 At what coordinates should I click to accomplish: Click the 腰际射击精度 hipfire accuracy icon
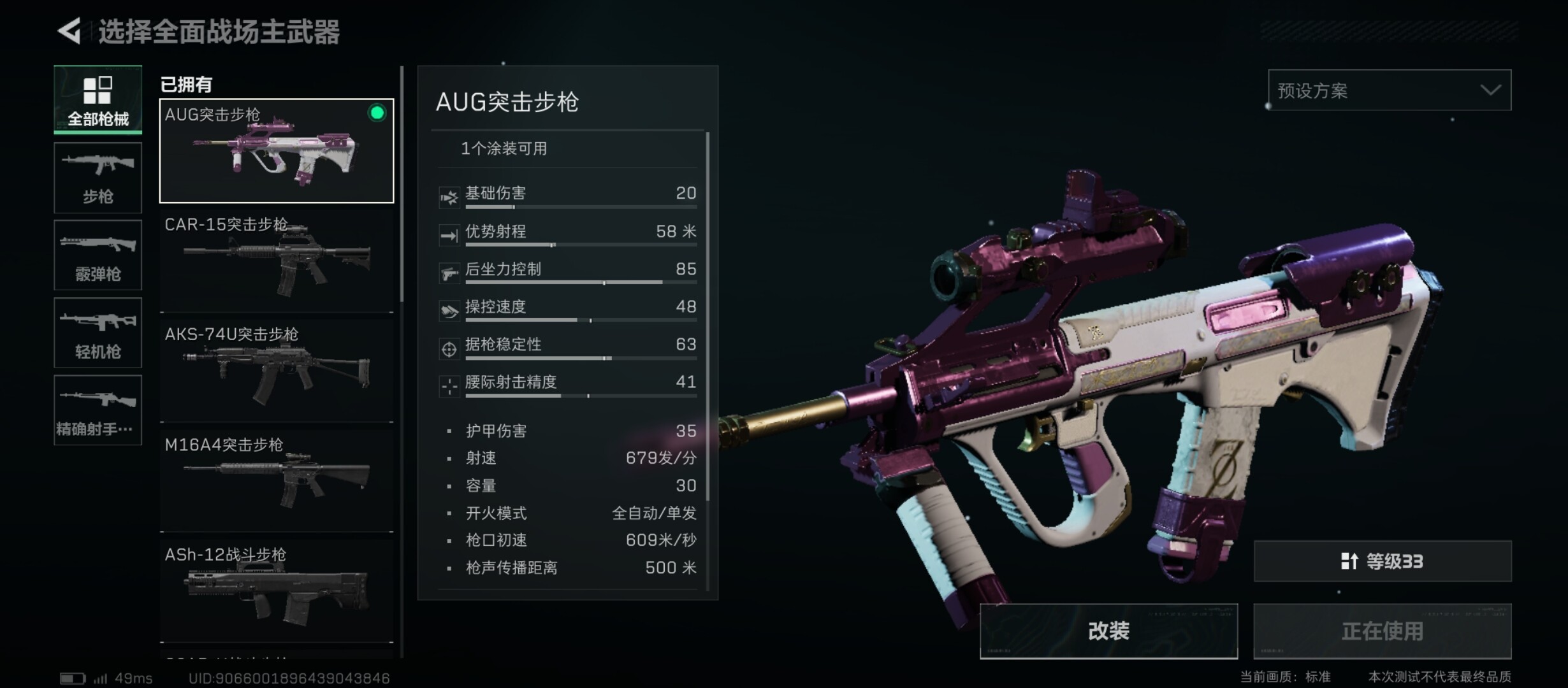click(449, 385)
